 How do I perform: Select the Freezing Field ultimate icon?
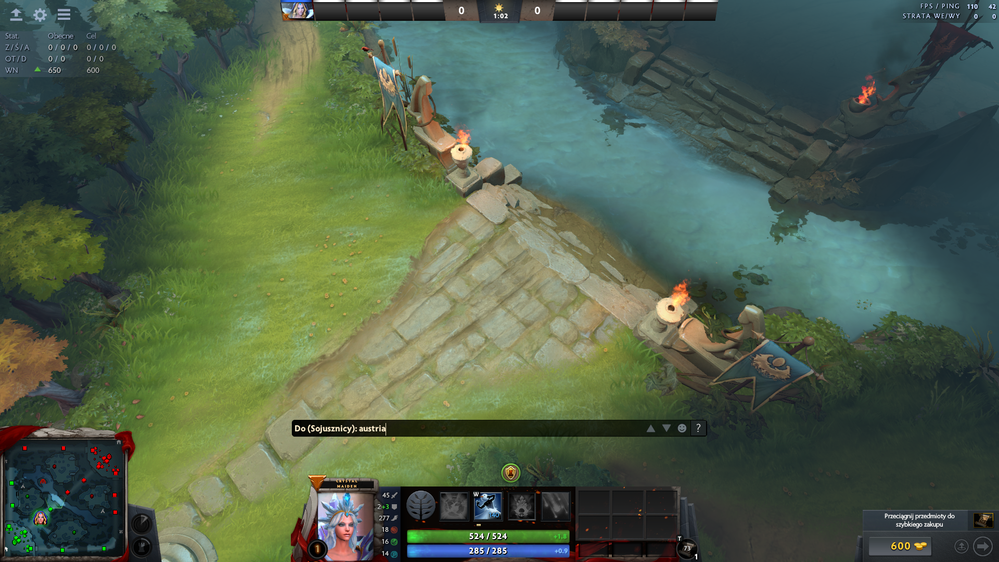(555, 506)
